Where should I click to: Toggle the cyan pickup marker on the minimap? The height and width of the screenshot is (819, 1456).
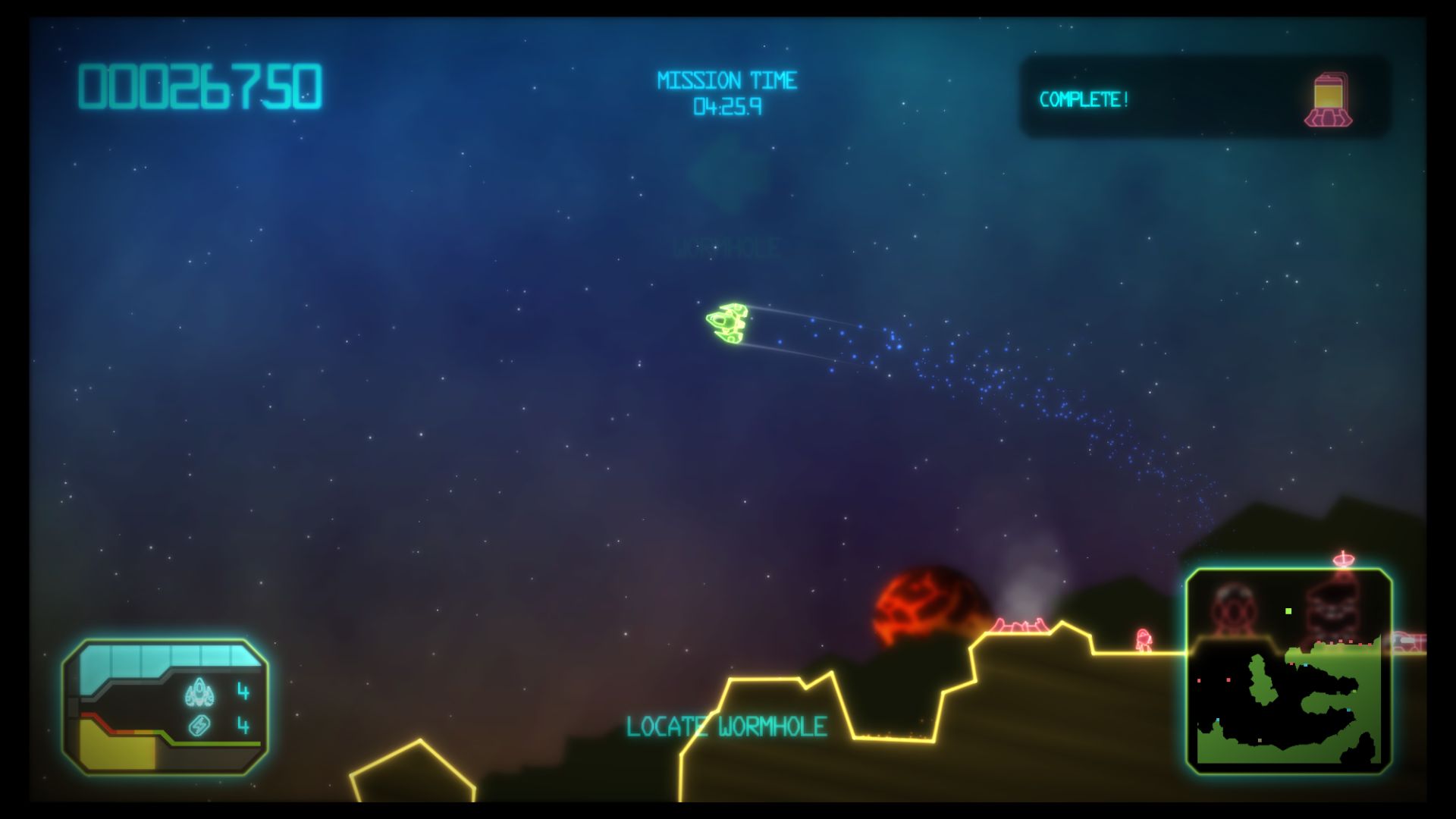coord(1305,664)
